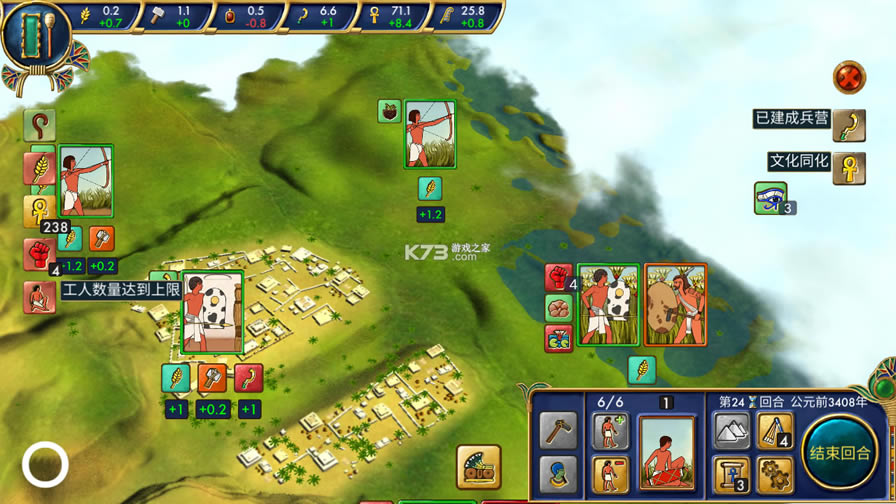Open the gears settings button
The width and height of the screenshot is (896, 504).
774,473
